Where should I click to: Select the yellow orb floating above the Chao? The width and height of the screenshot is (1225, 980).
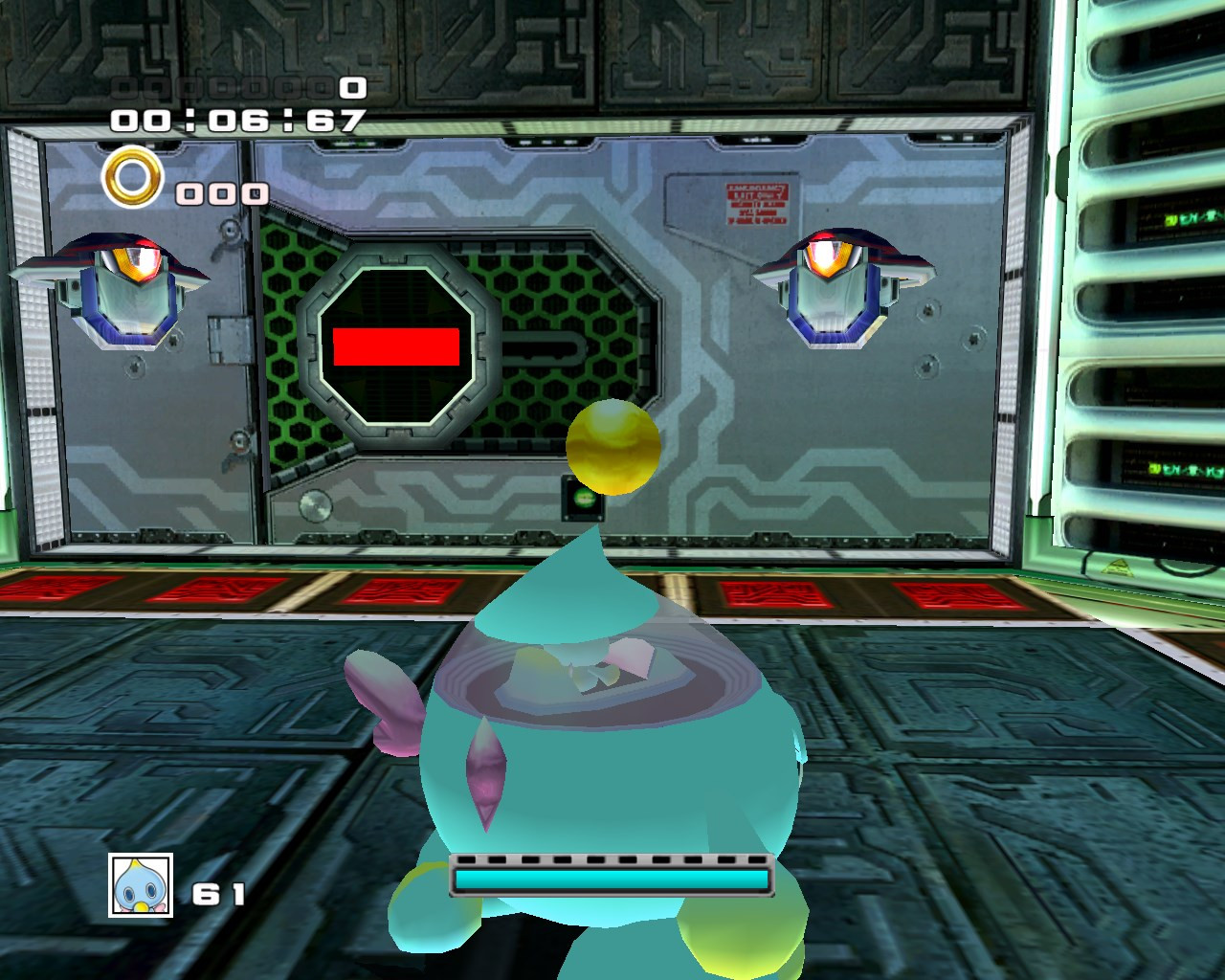tap(614, 447)
